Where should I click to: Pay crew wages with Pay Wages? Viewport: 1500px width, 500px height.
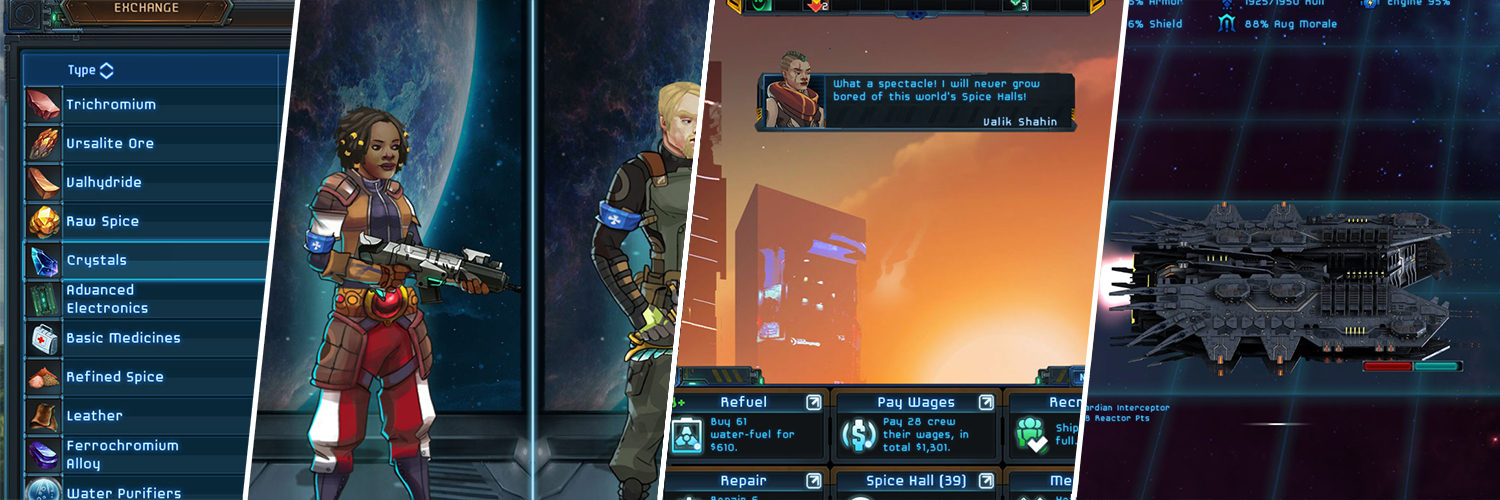pos(915,425)
